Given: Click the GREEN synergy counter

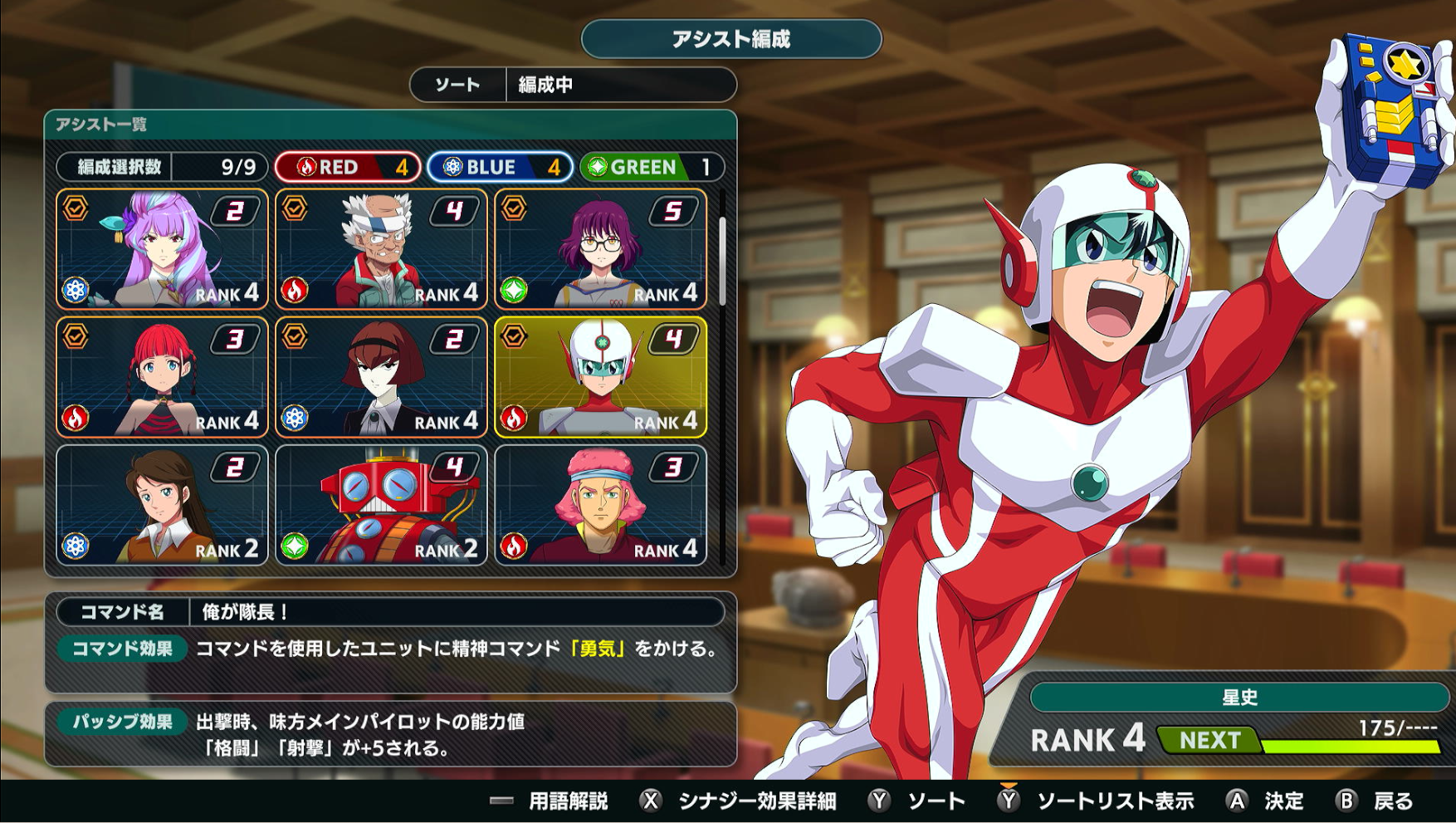Looking at the screenshot, I should pos(652,167).
